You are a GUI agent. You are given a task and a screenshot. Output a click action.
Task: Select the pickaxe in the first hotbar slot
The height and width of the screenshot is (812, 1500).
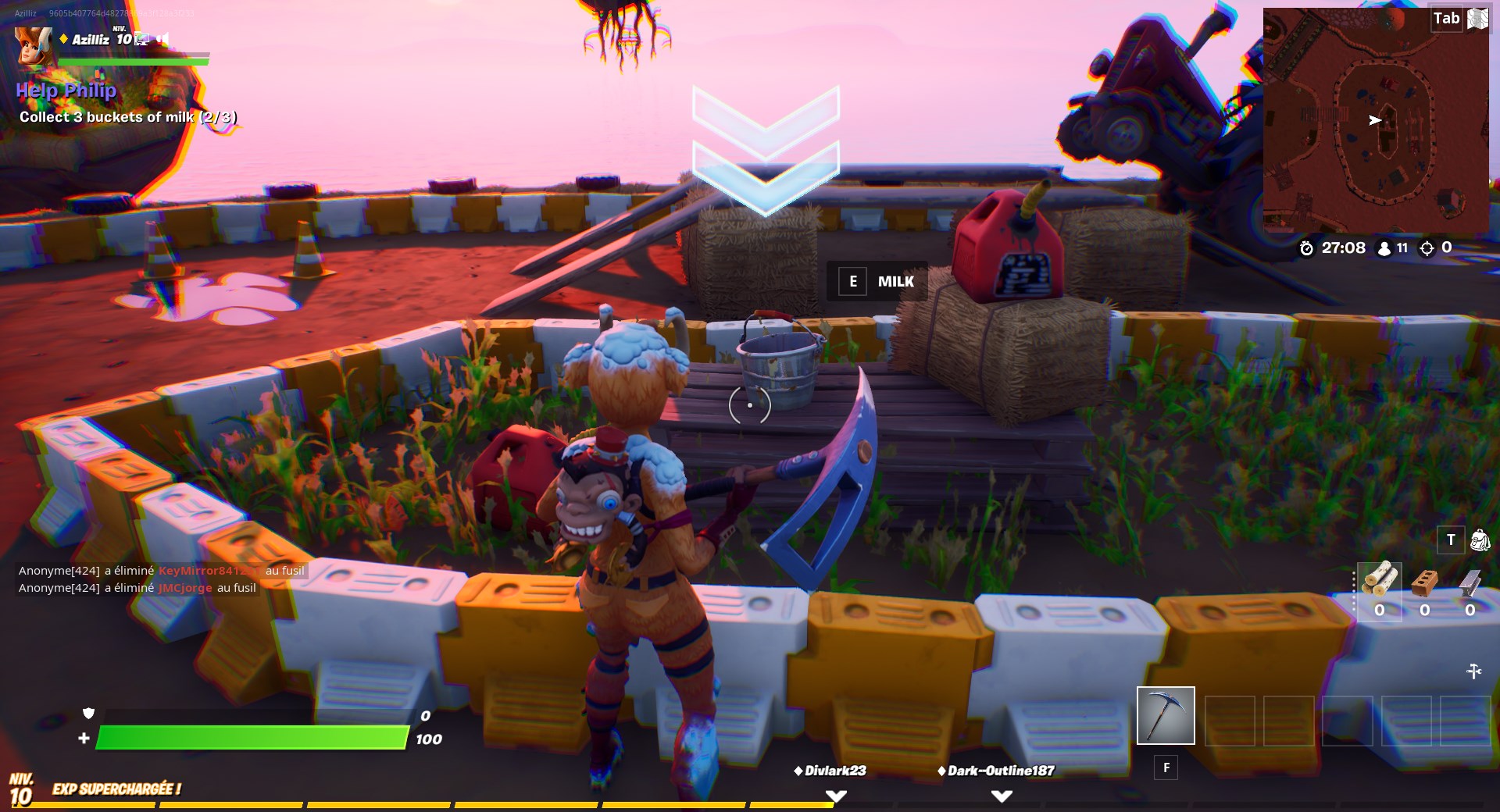(1165, 714)
